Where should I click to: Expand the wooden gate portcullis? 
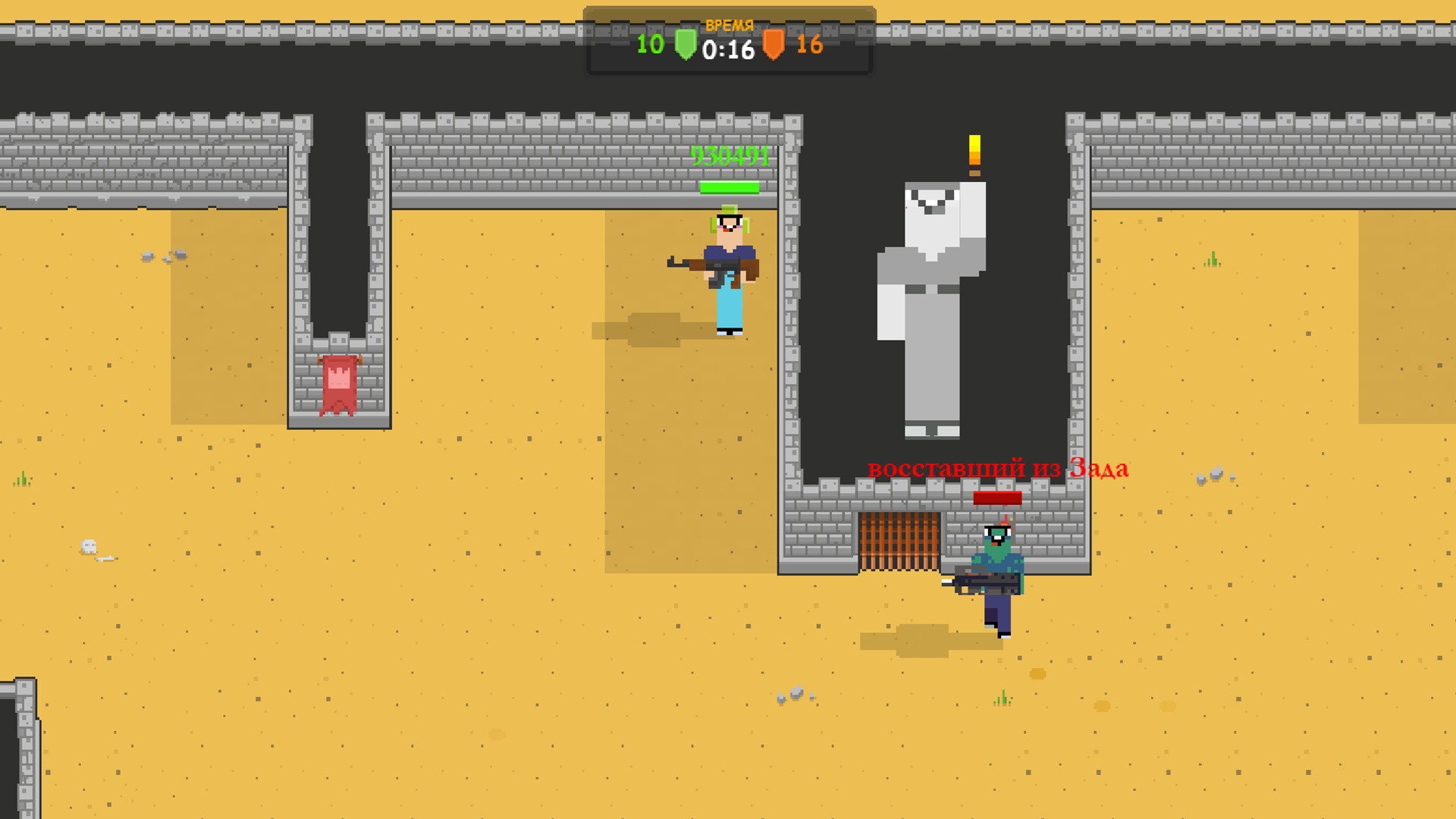pyautogui.click(x=899, y=542)
